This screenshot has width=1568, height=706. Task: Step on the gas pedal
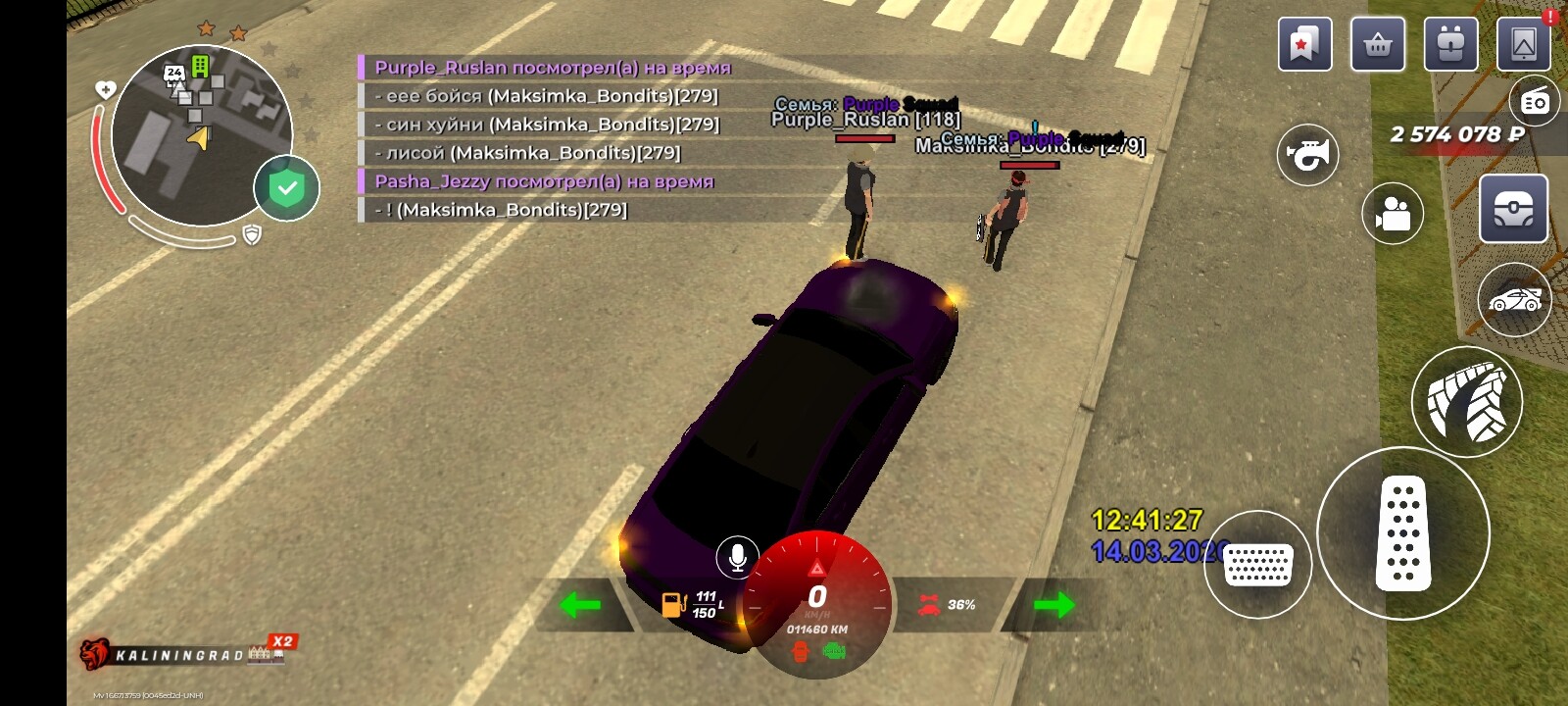point(1402,532)
